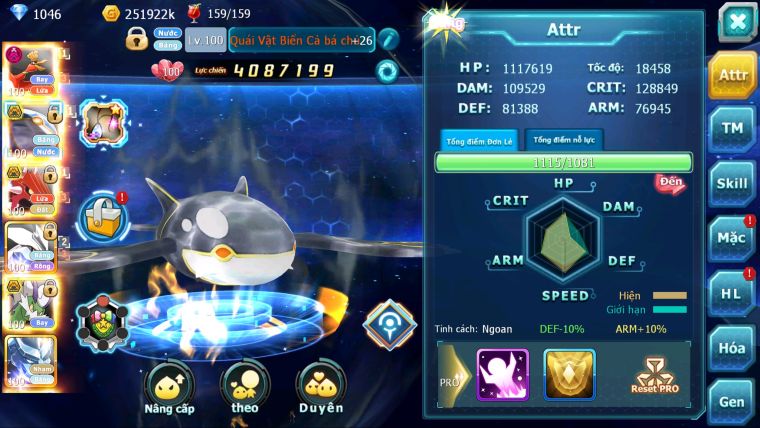
Task: Tap the red Đến arrow button
Action: (x=669, y=184)
